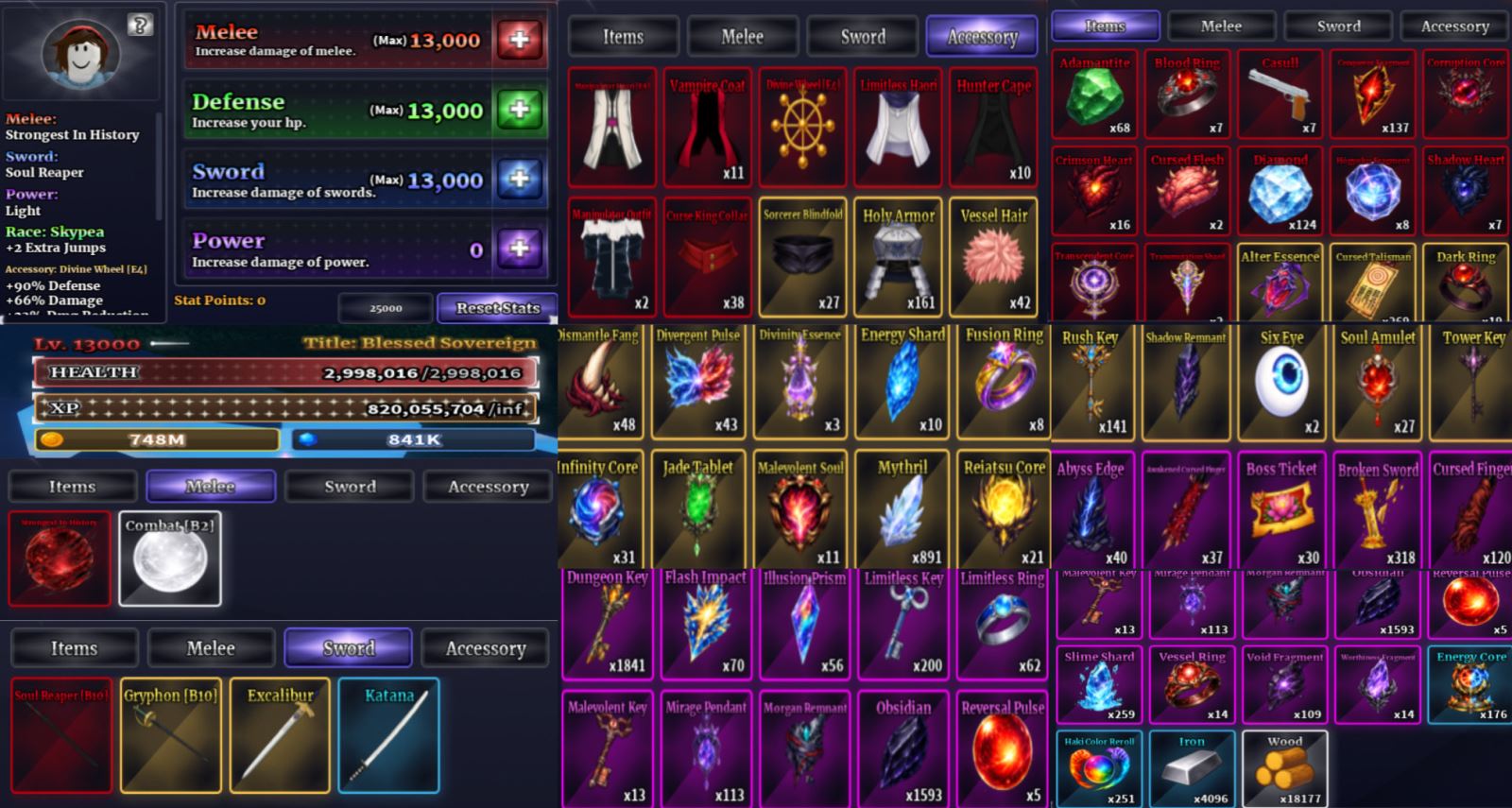The height and width of the screenshot is (808, 1512).
Task: Equip the Holy Armor accessory slot
Action: point(898,257)
